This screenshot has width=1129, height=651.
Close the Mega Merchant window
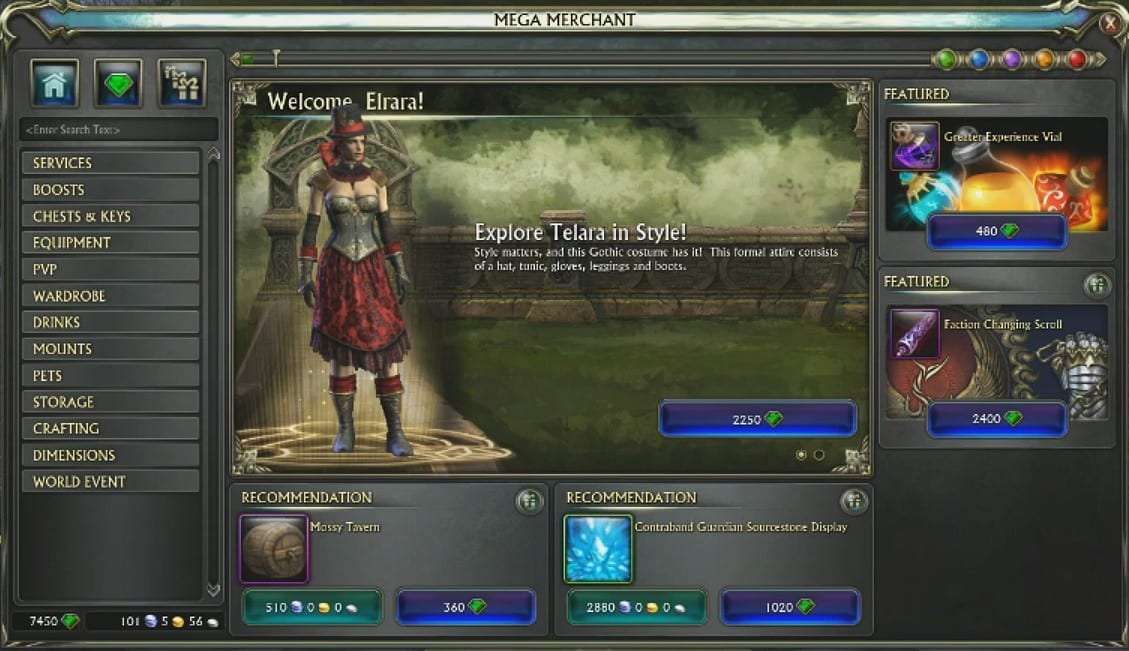1110,21
